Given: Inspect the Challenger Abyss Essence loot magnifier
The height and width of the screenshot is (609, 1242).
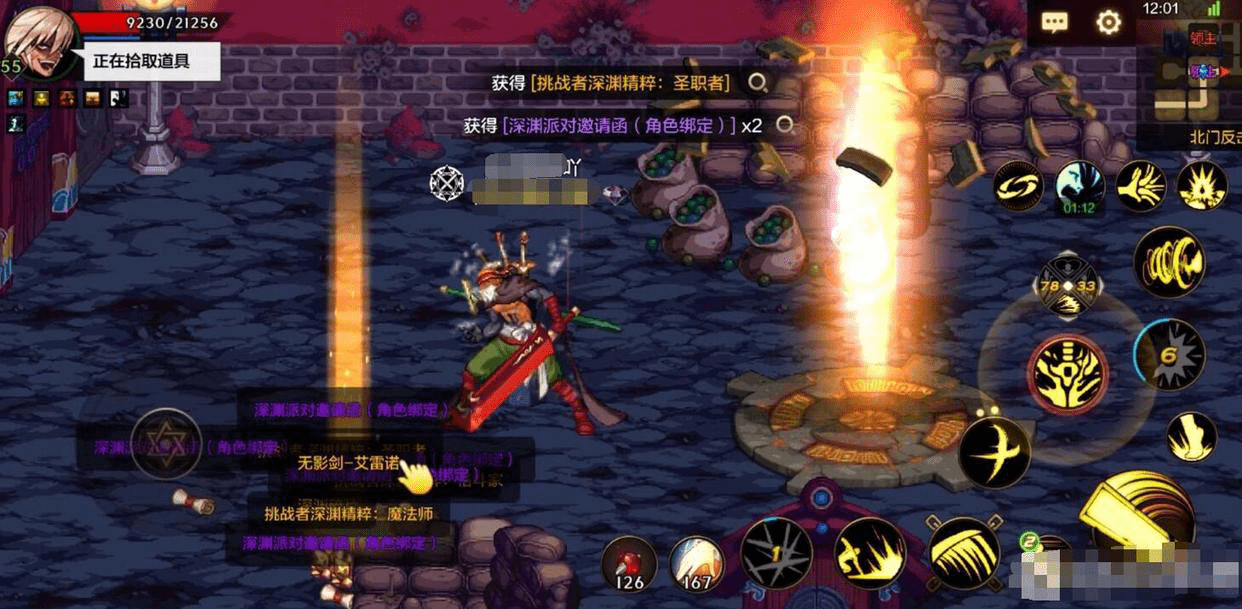Looking at the screenshot, I should [x=759, y=83].
